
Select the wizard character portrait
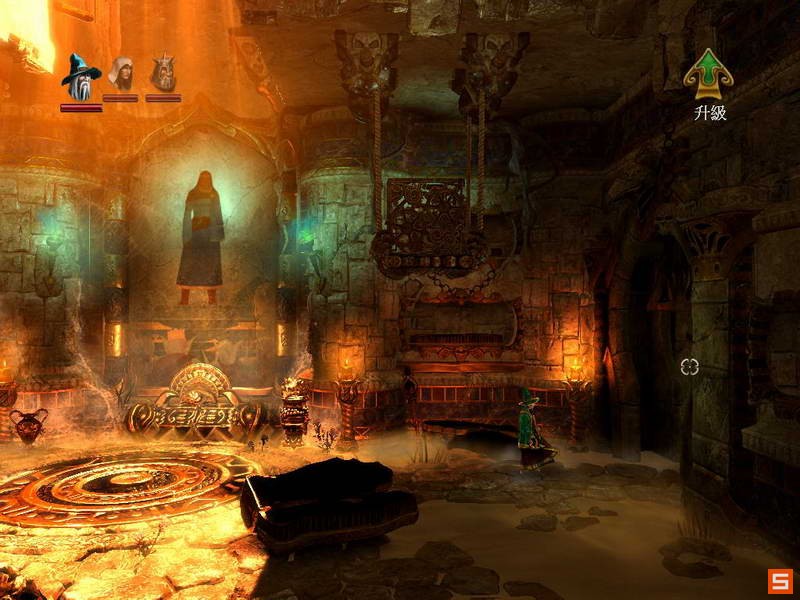(79, 75)
